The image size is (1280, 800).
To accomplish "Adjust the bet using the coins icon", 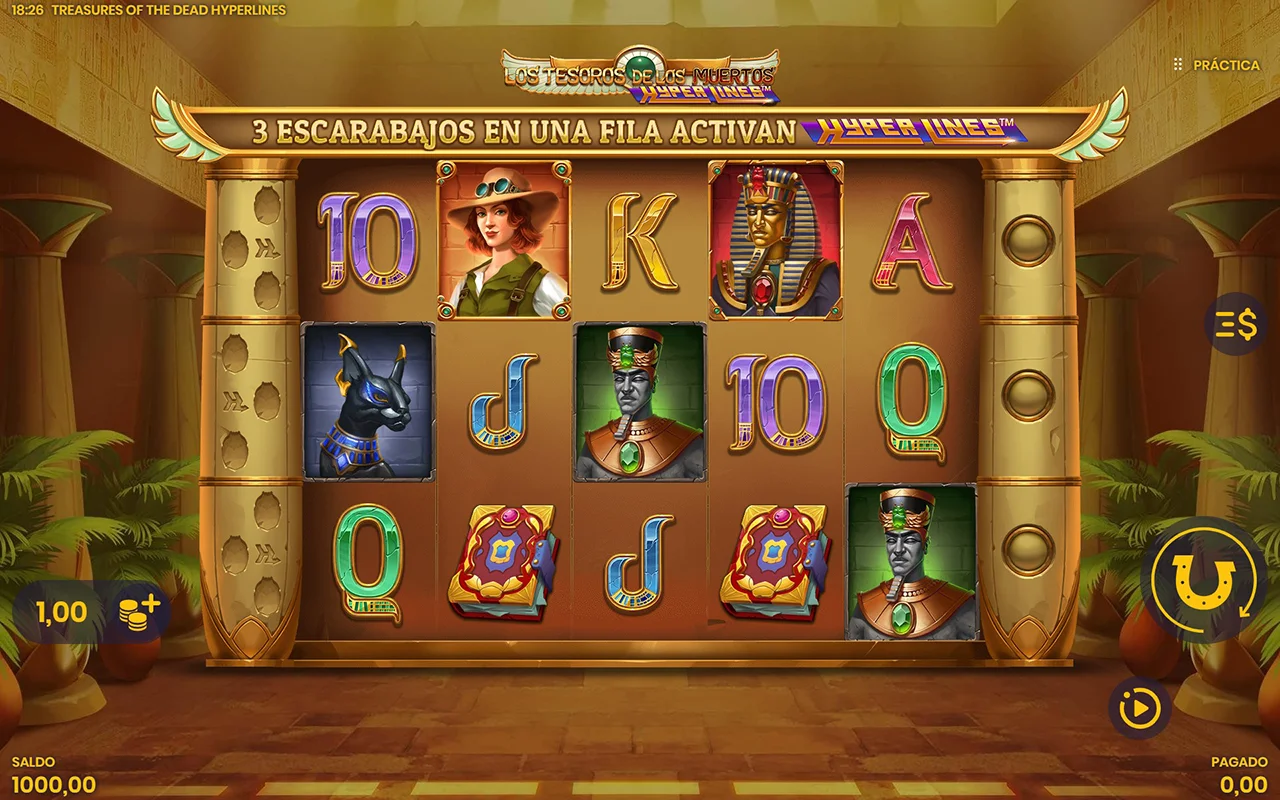I will pos(138,611).
